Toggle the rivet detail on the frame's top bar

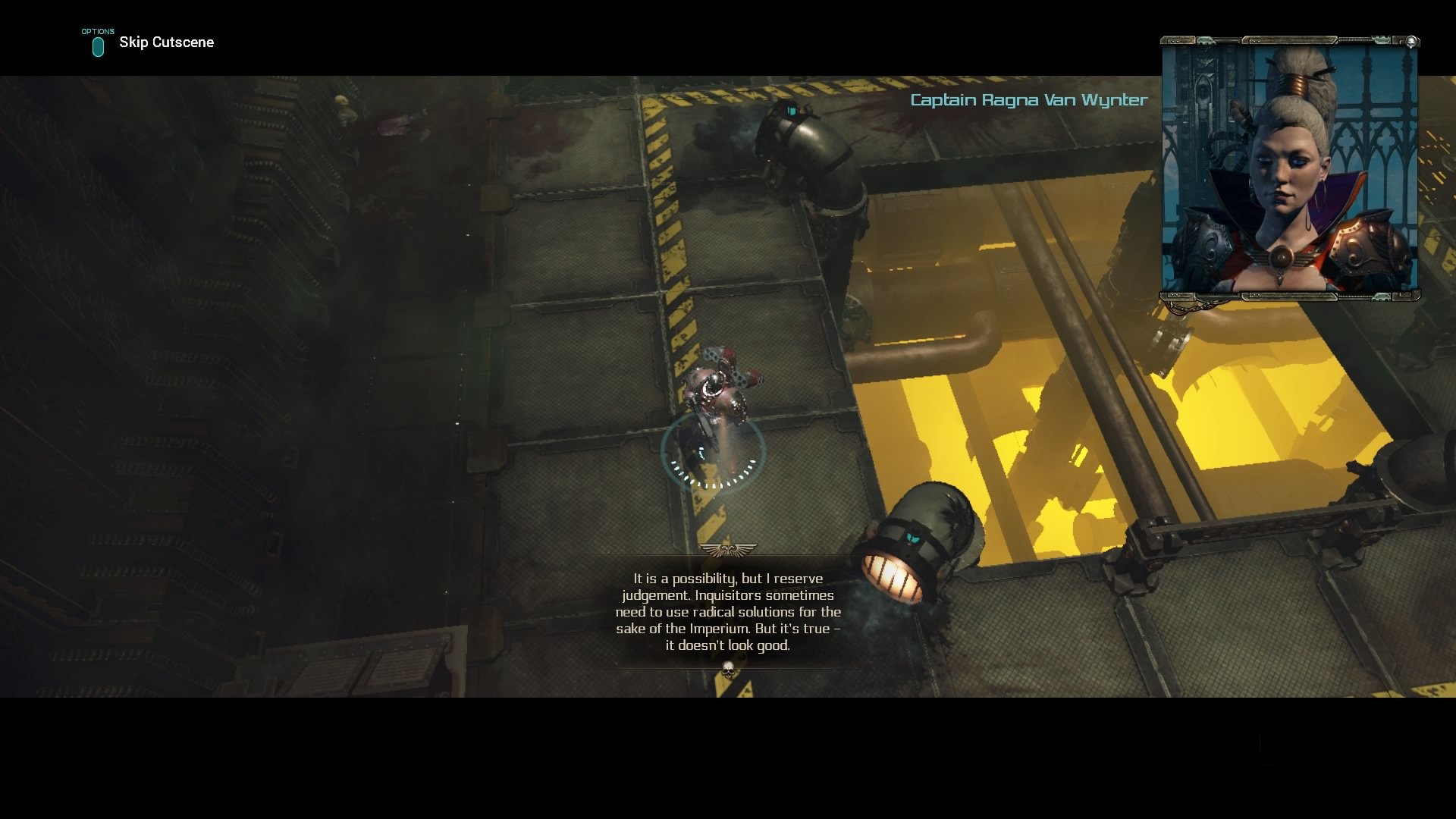click(1257, 42)
